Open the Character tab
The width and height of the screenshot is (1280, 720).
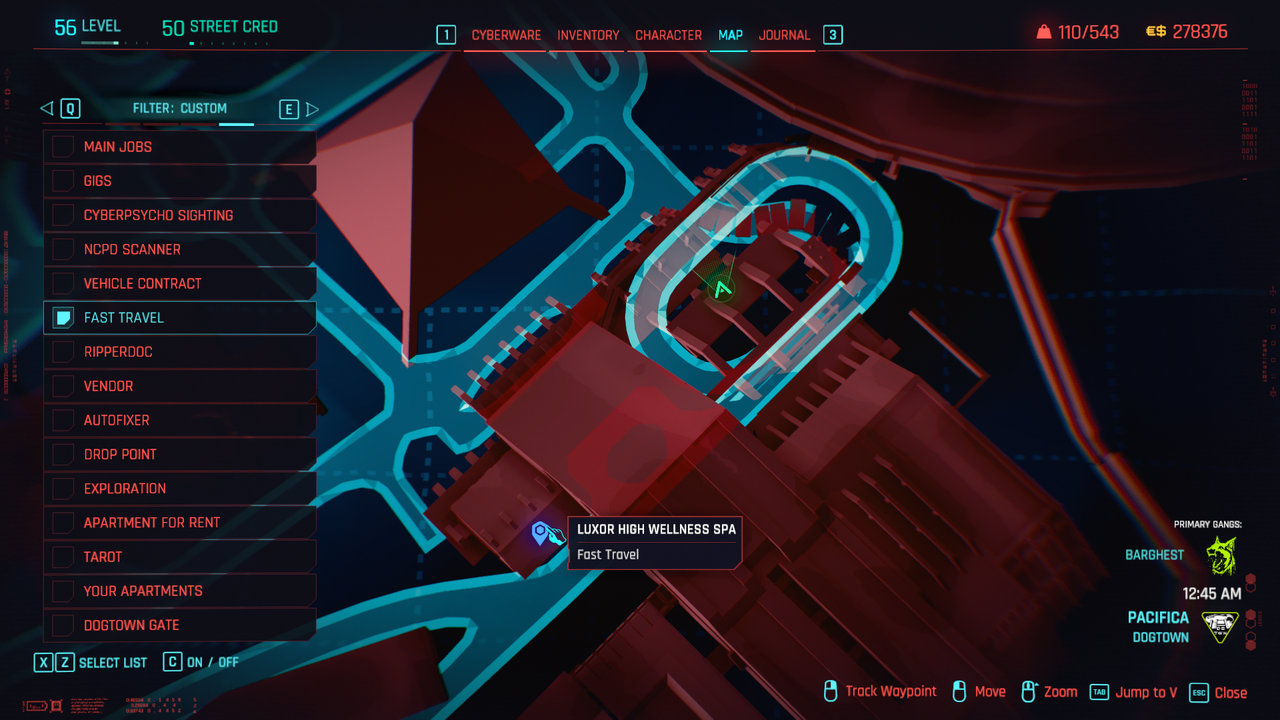668,35
